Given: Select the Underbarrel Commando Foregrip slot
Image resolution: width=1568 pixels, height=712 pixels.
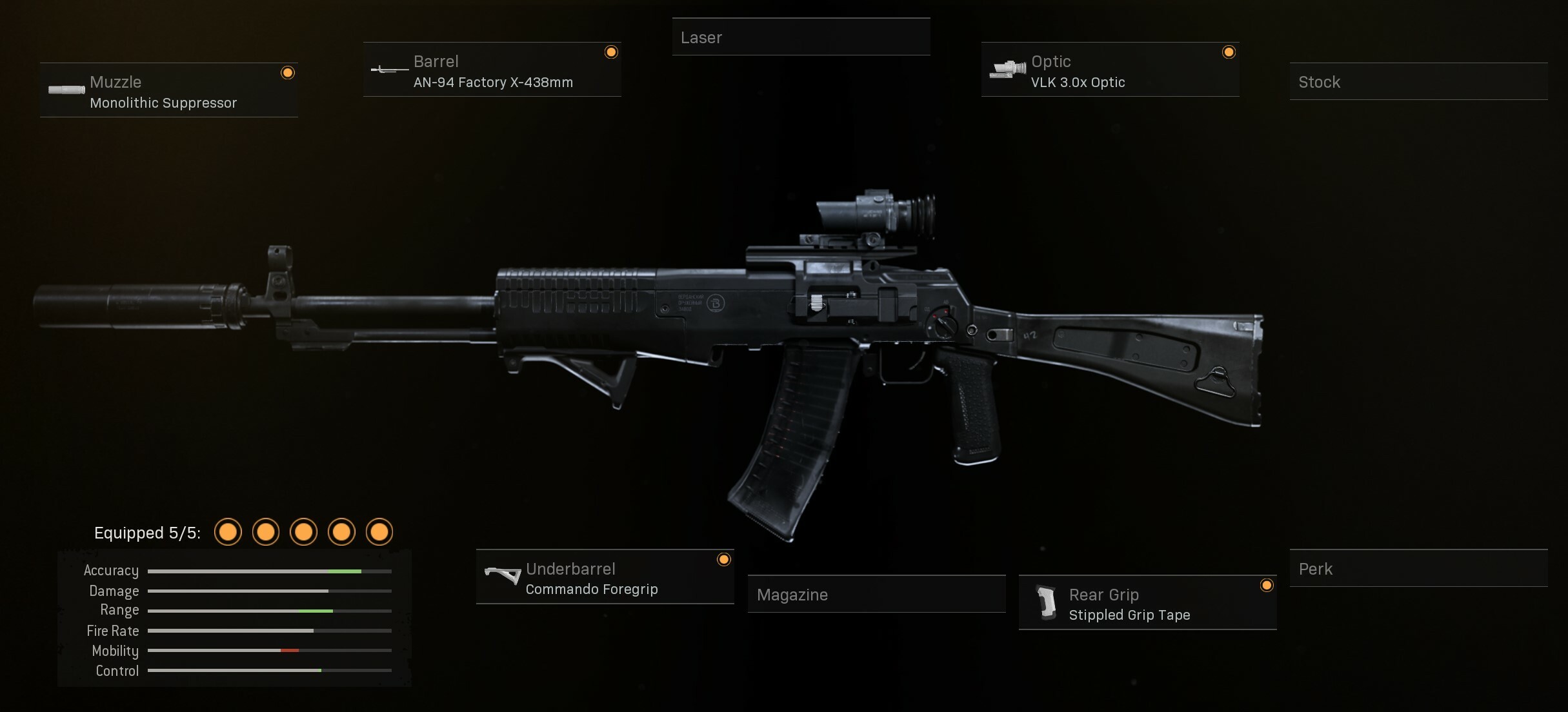Looking at the screenshot, I should (x=605, y=577).
